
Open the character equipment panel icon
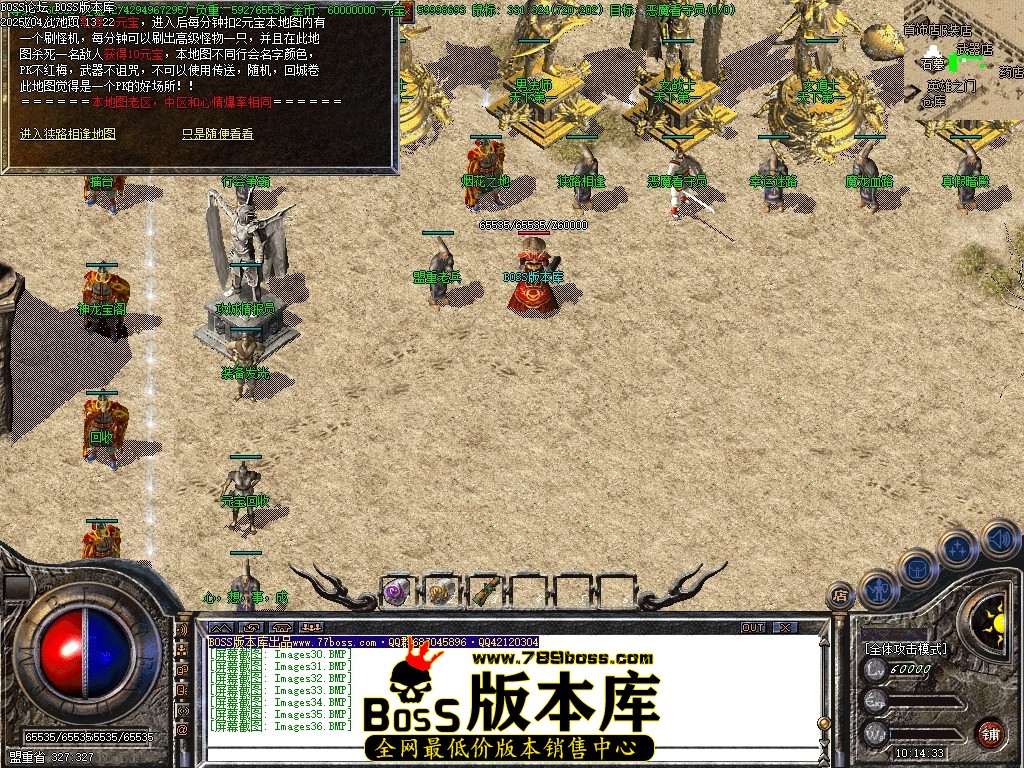pos(877,589)
